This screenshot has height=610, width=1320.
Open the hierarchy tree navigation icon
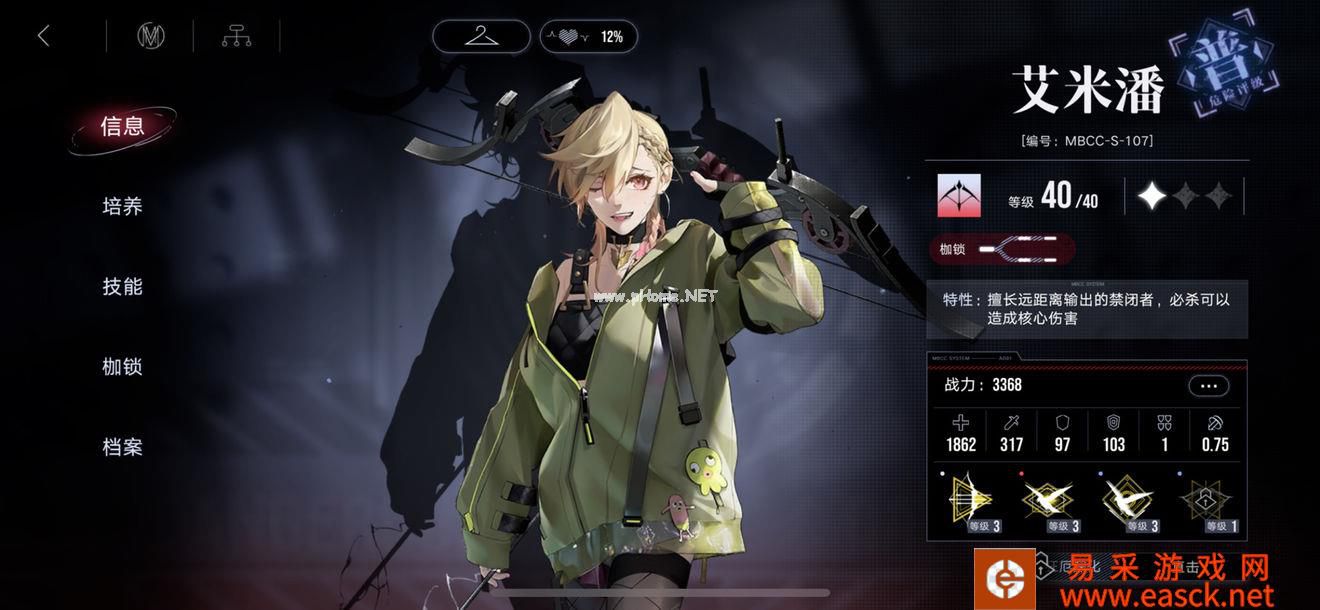tap(236, 37)
